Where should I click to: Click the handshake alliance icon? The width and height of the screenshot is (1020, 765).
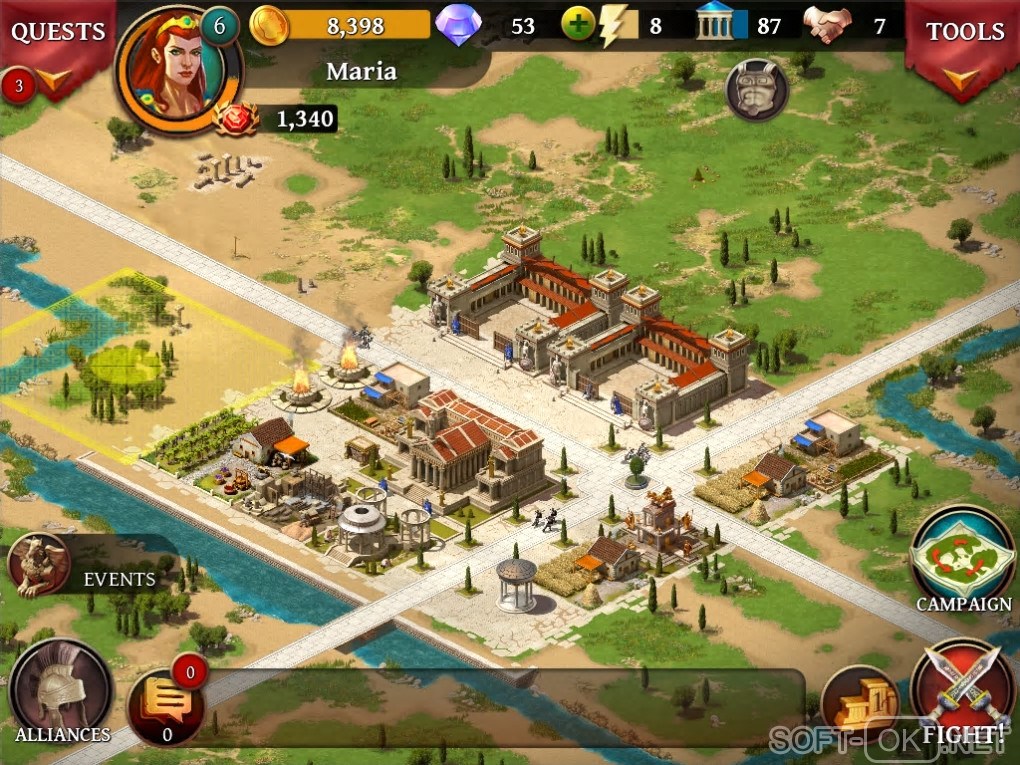point(828,25)
